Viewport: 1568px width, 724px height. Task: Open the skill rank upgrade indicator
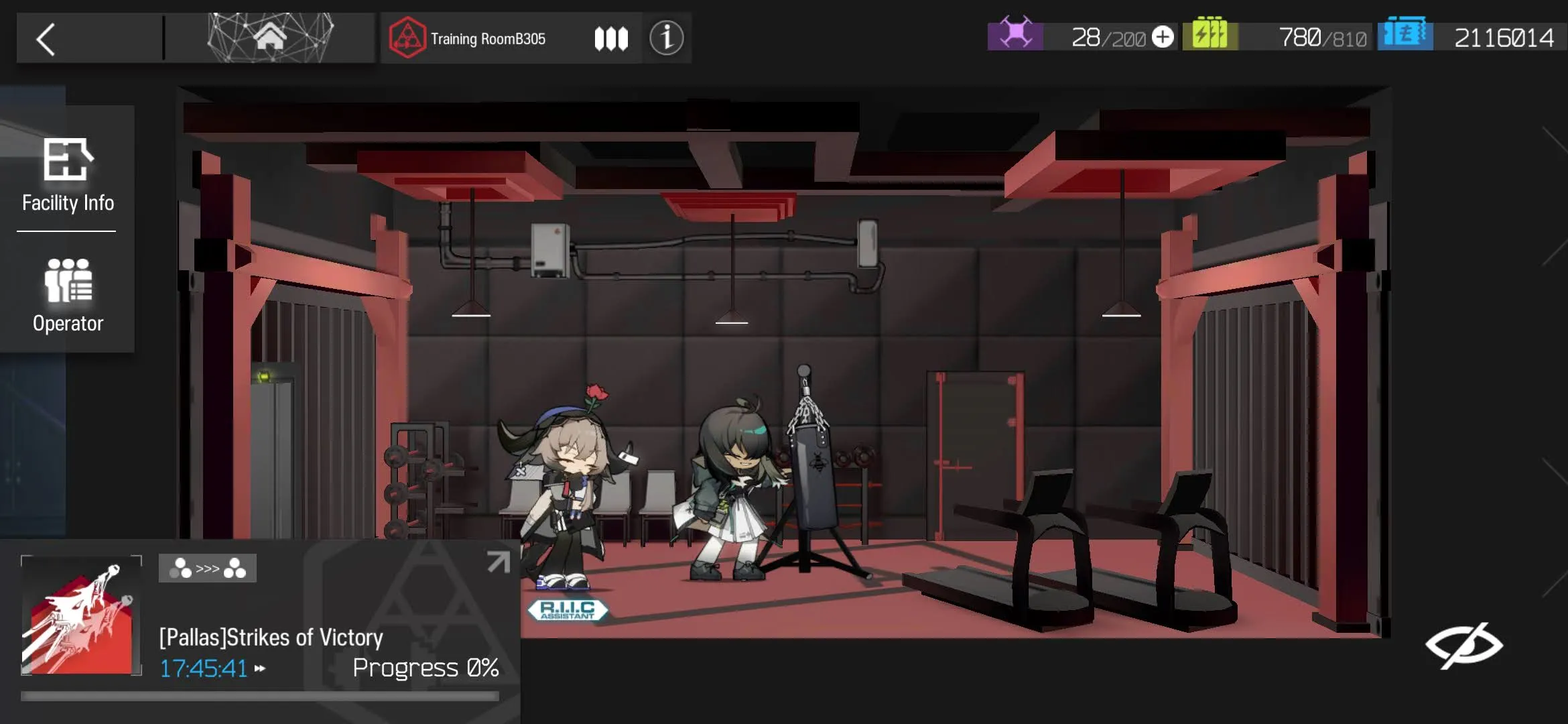[x=207, y=568]
